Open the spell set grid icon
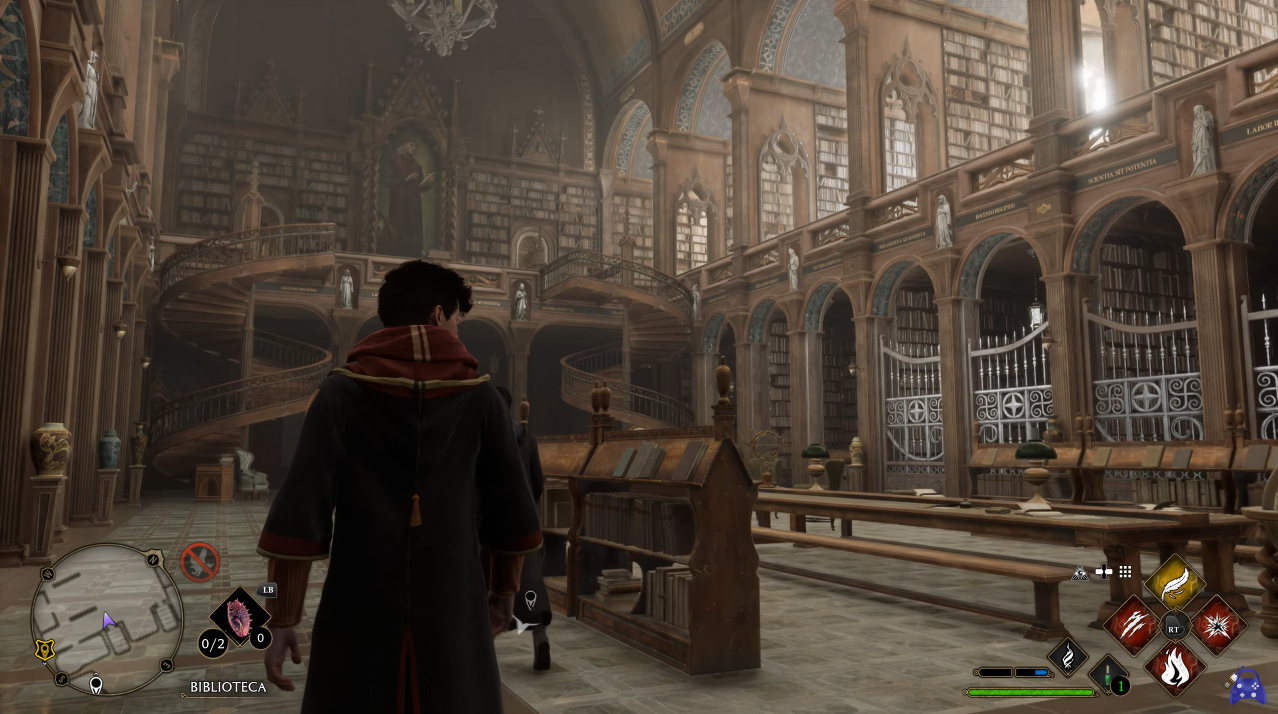The image size is (1278, 714). coord(1125,572)
